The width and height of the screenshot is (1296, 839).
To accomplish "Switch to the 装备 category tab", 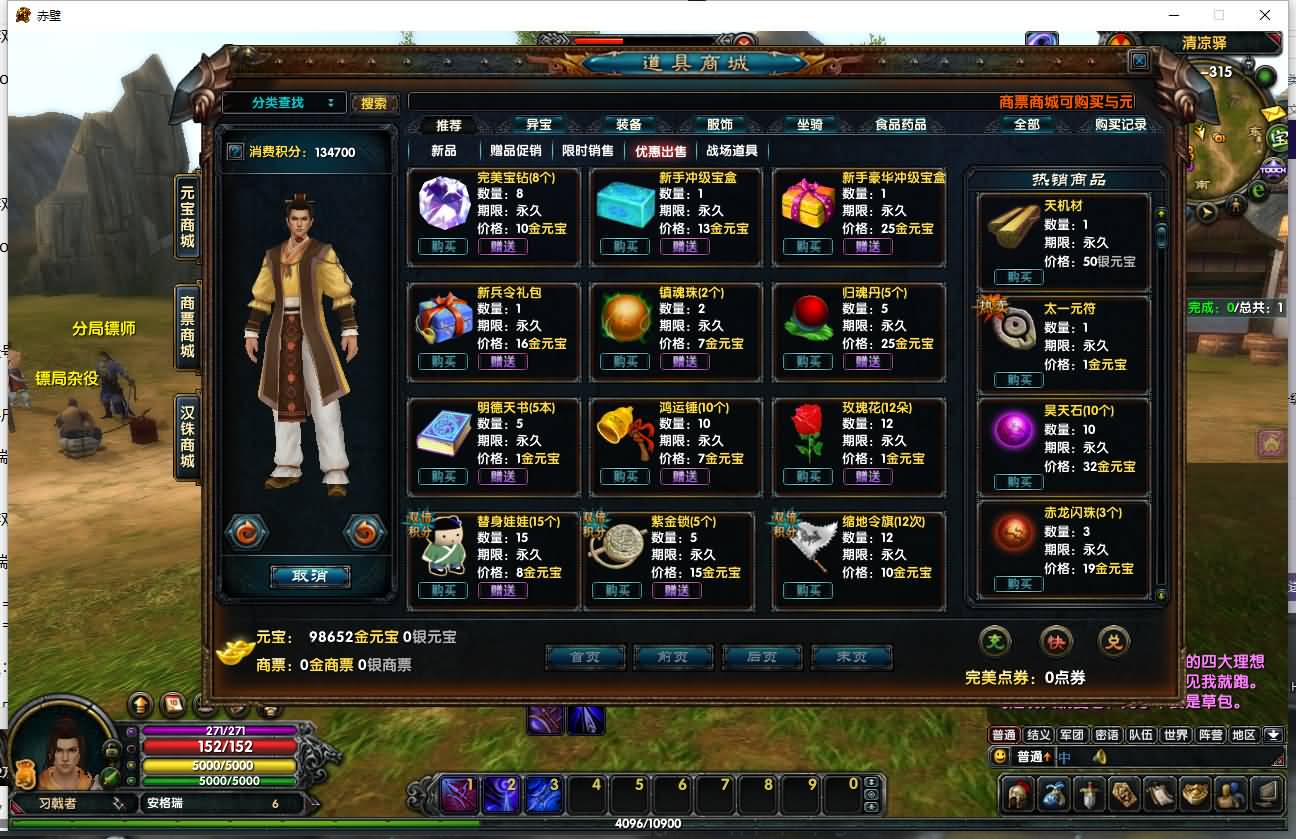I will tap(628, 125).
